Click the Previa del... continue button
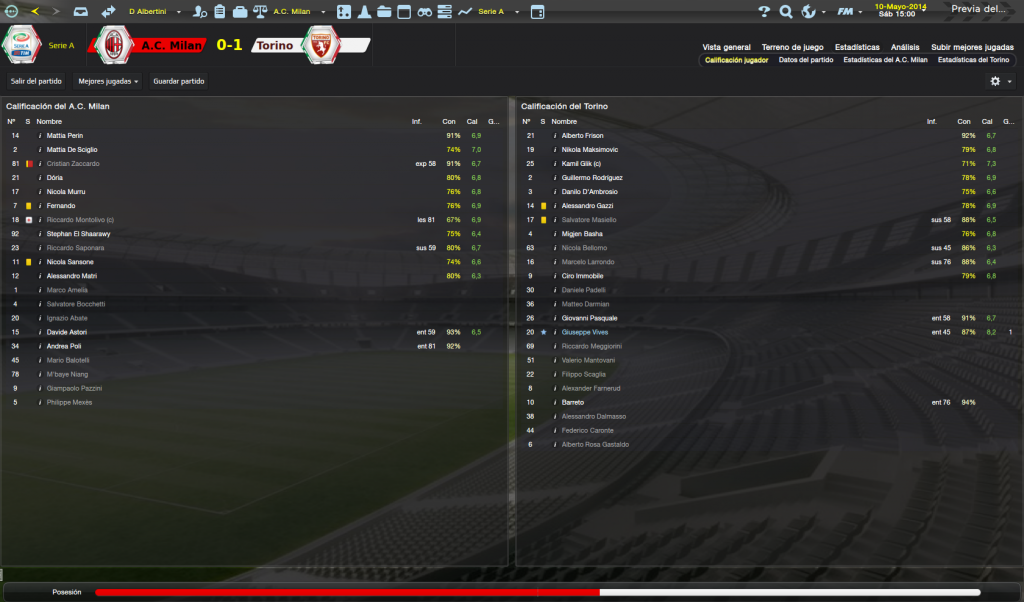 pos(980,11)
